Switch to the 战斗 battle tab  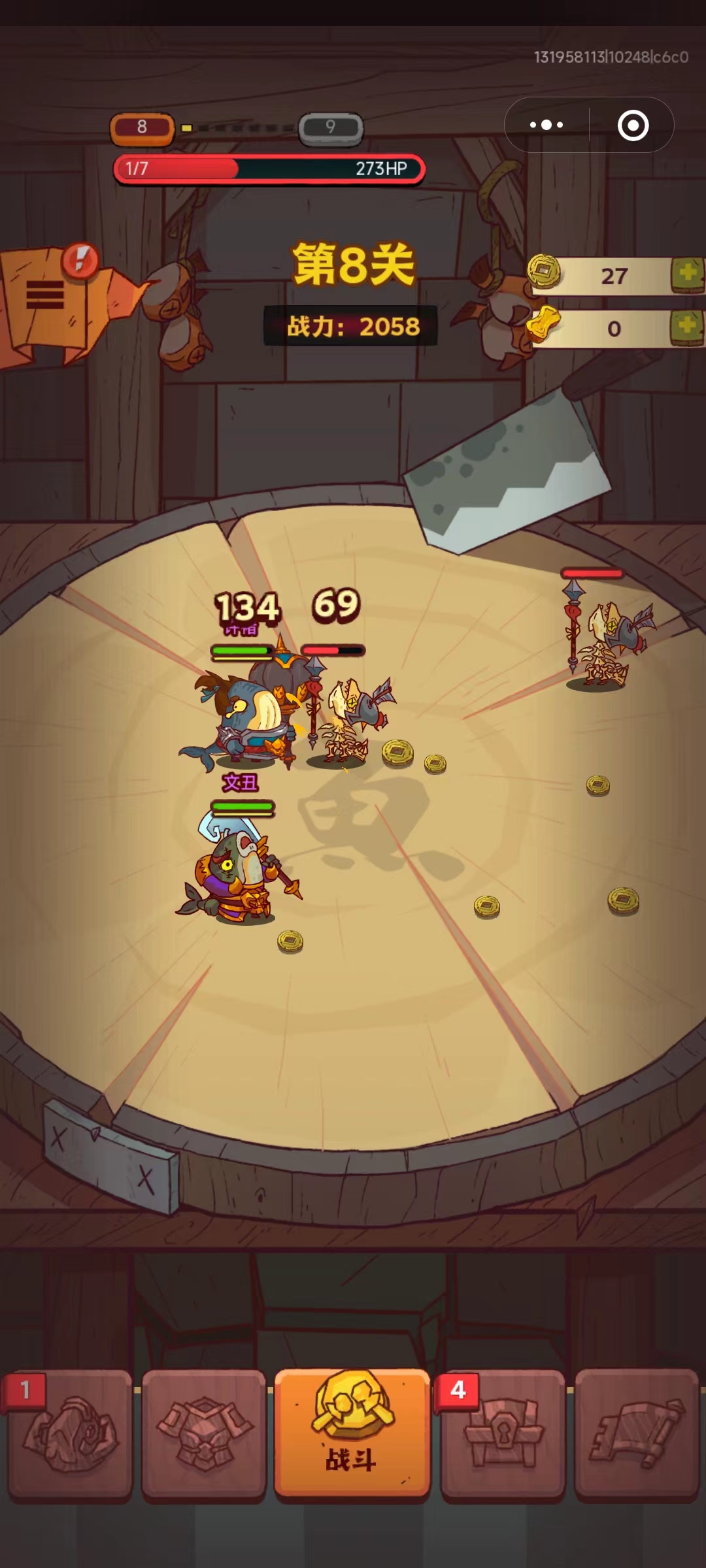point(352,1433)
